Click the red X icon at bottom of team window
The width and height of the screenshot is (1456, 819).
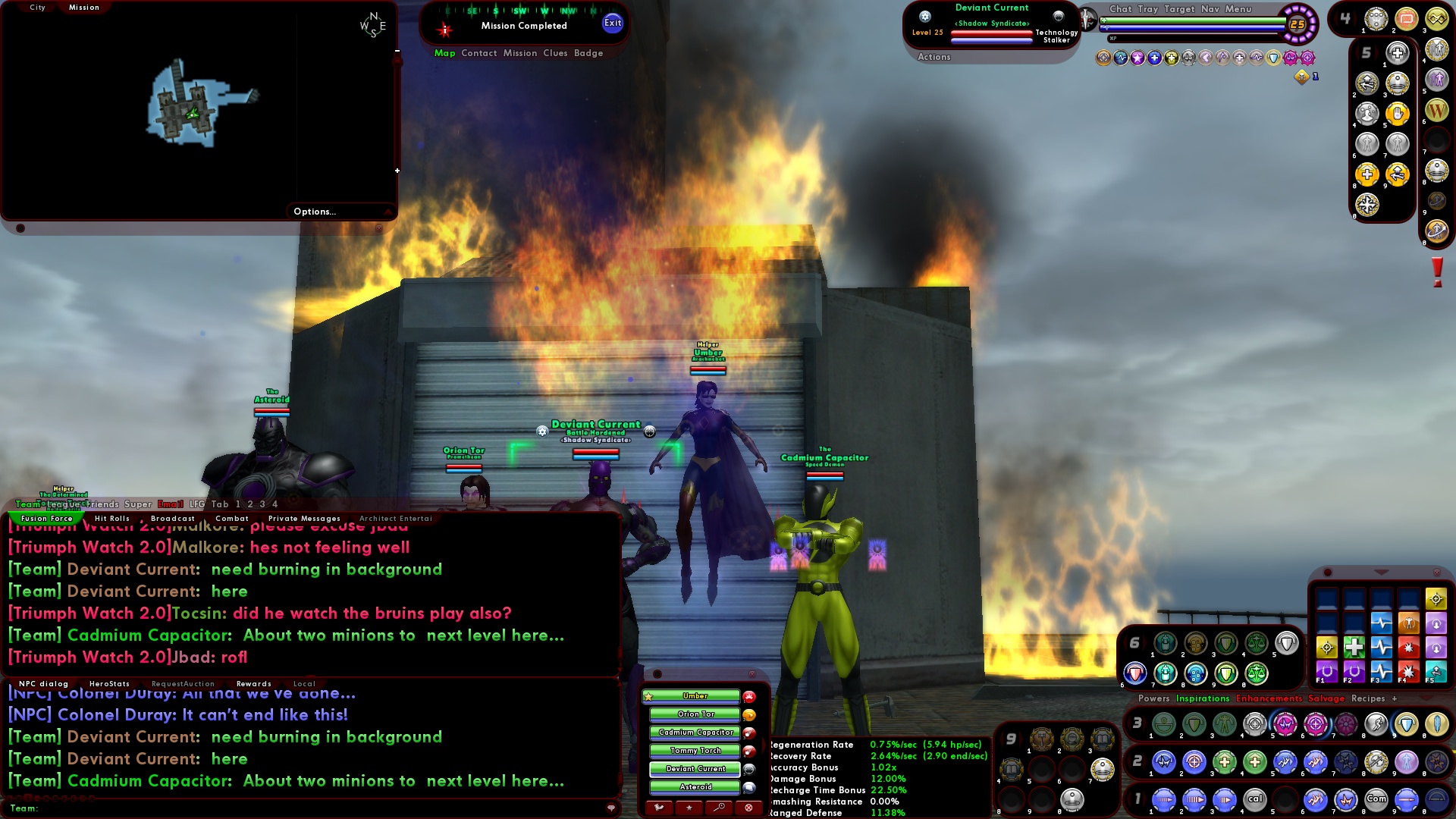748,808
